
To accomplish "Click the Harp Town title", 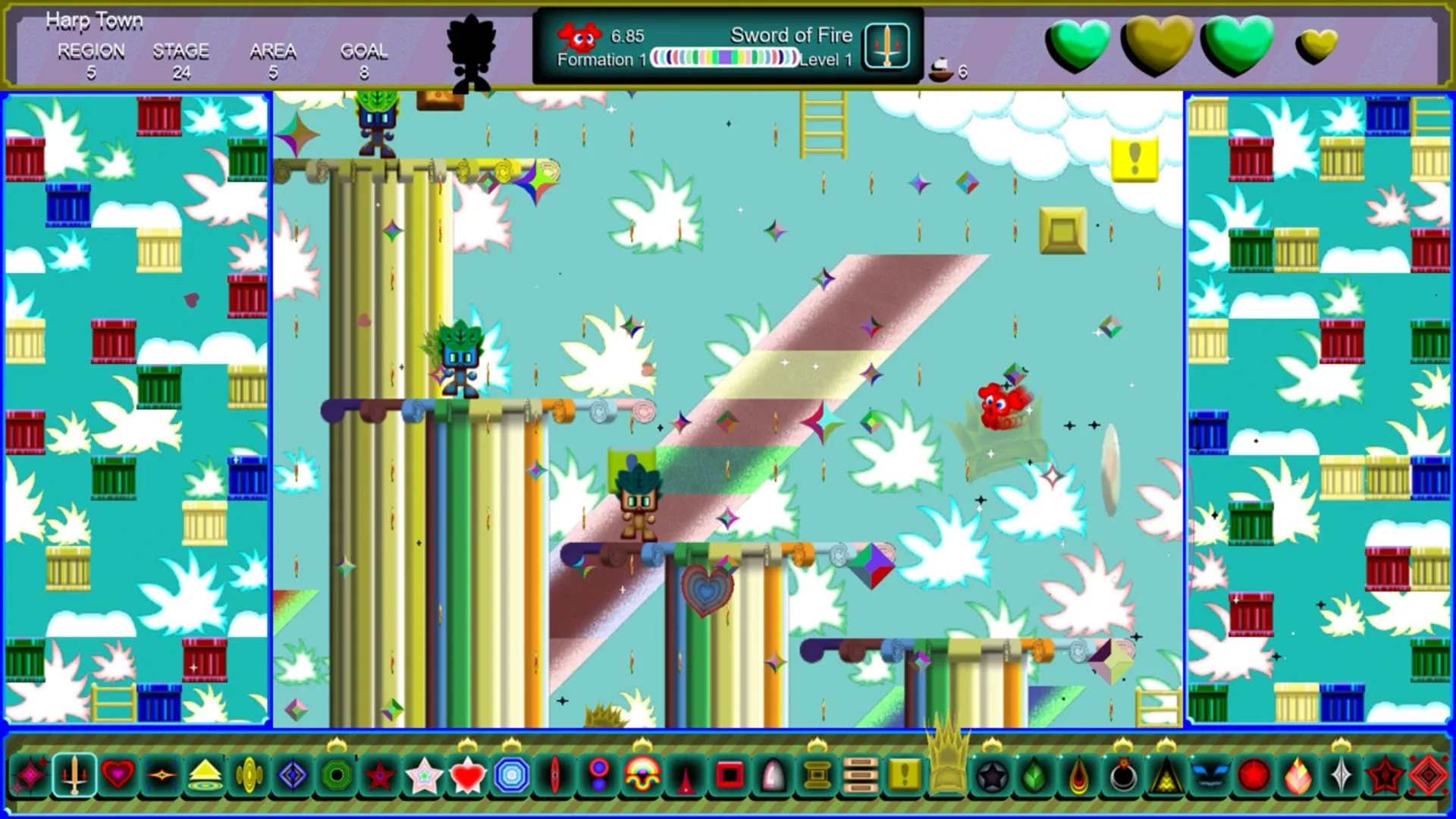I will click(x=95, y=20).
